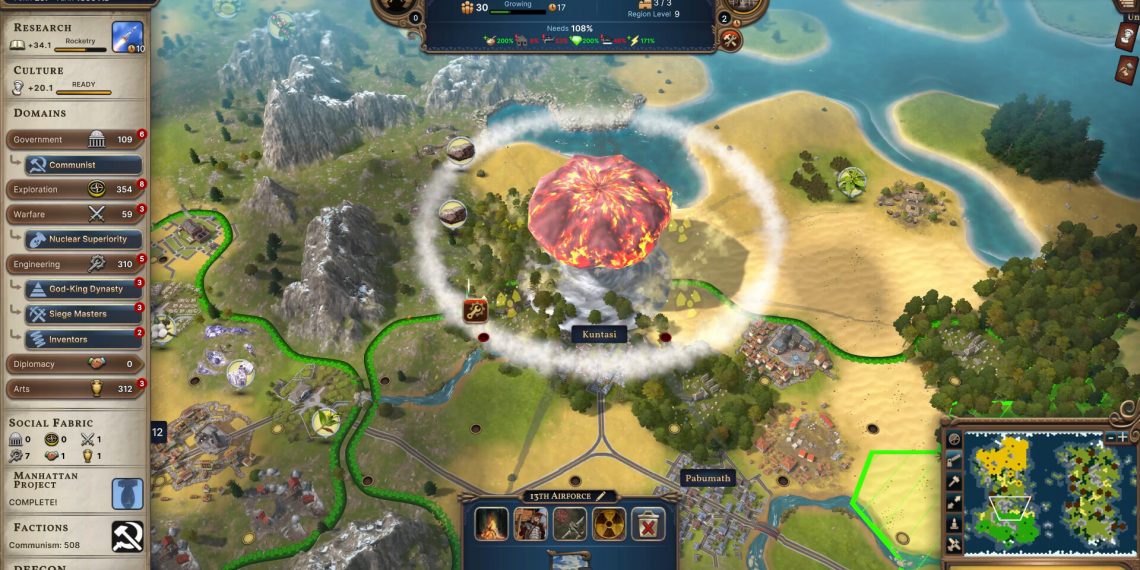Select the Nuclear Superiority entry
This screenshot has width=1140, height=570.
point(82,239)
